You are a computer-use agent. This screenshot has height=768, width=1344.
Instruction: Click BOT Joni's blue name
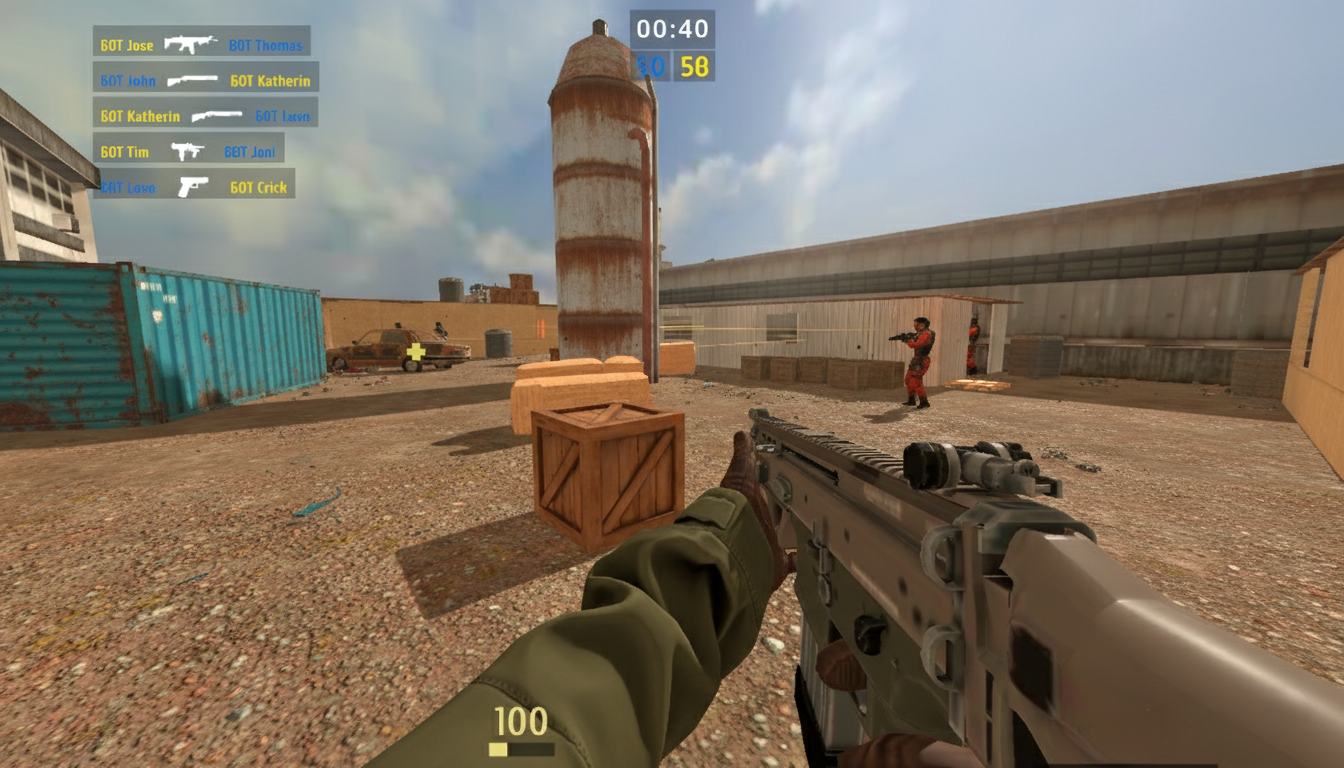[x=249, y=151]
